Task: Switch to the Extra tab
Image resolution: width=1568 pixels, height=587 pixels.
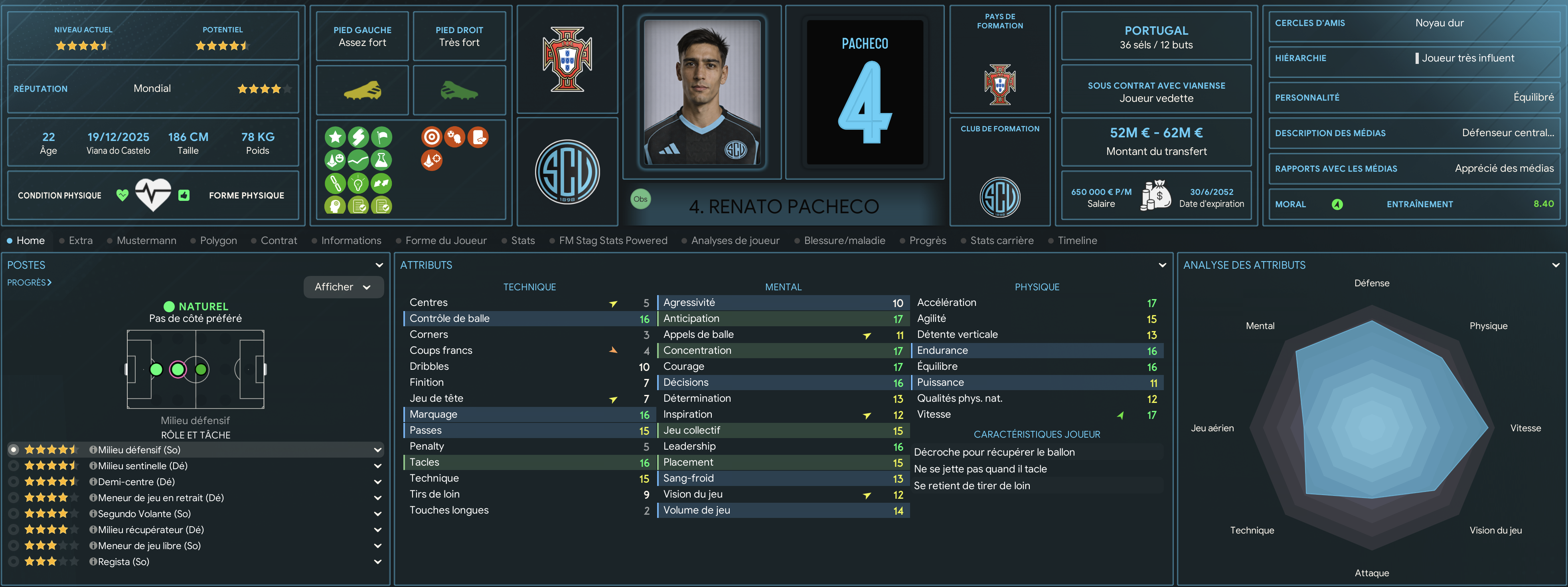Action: coord(80,240)
